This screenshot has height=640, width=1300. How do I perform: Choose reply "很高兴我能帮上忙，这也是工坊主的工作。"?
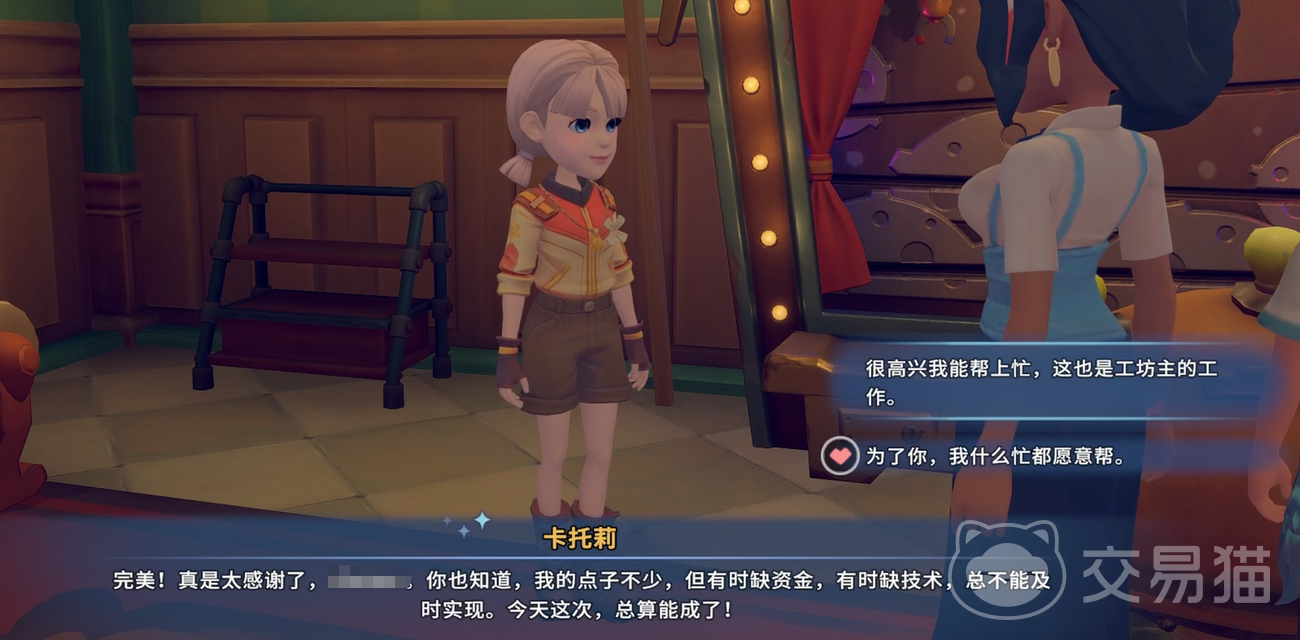click(x=1040, y=382)
